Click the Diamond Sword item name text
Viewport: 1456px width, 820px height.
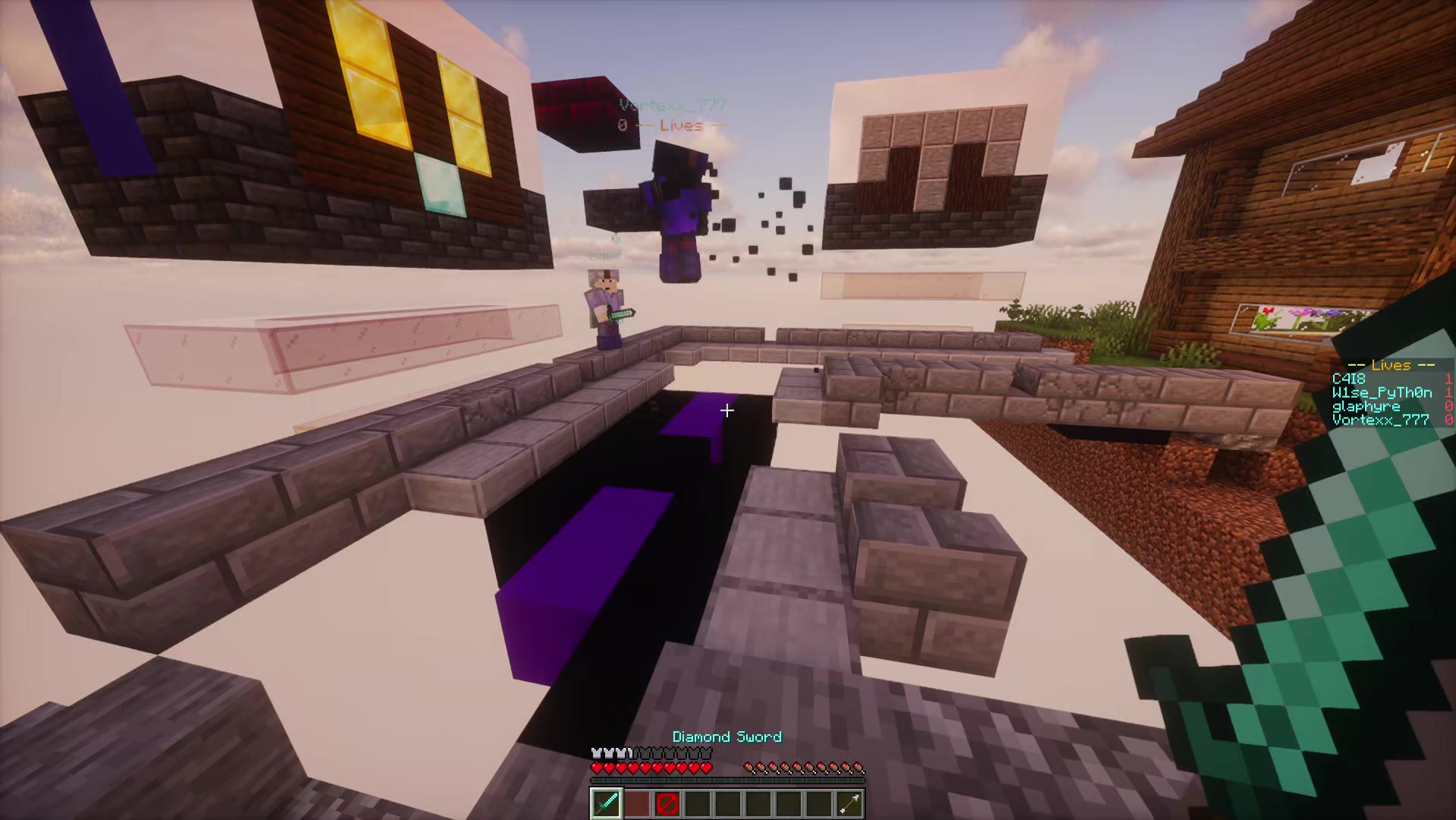[727, 736]
